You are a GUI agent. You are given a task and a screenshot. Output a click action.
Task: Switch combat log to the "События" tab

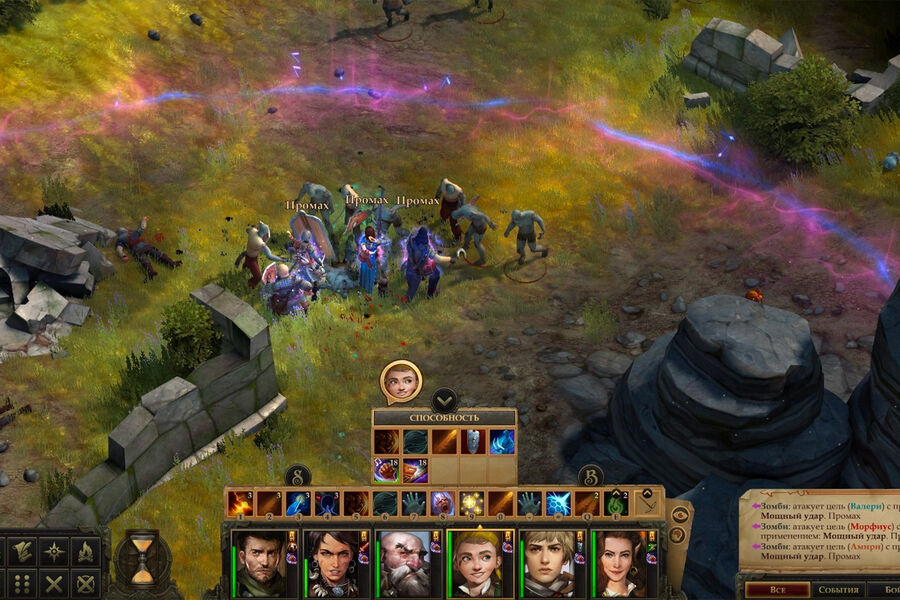(x=838, y=589)
